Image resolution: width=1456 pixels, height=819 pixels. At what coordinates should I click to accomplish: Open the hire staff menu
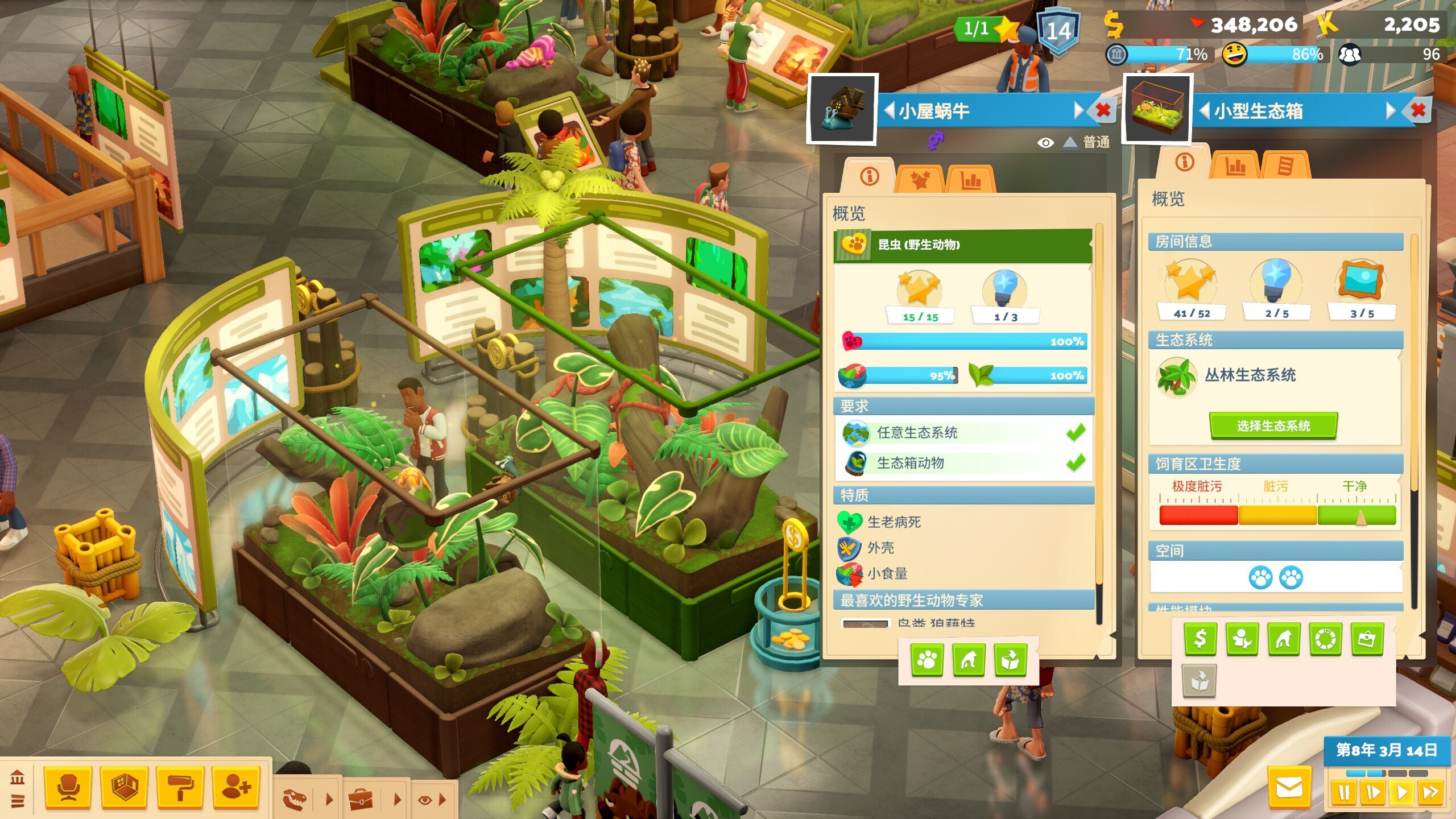pyautogui.click(x=236, y=788)
